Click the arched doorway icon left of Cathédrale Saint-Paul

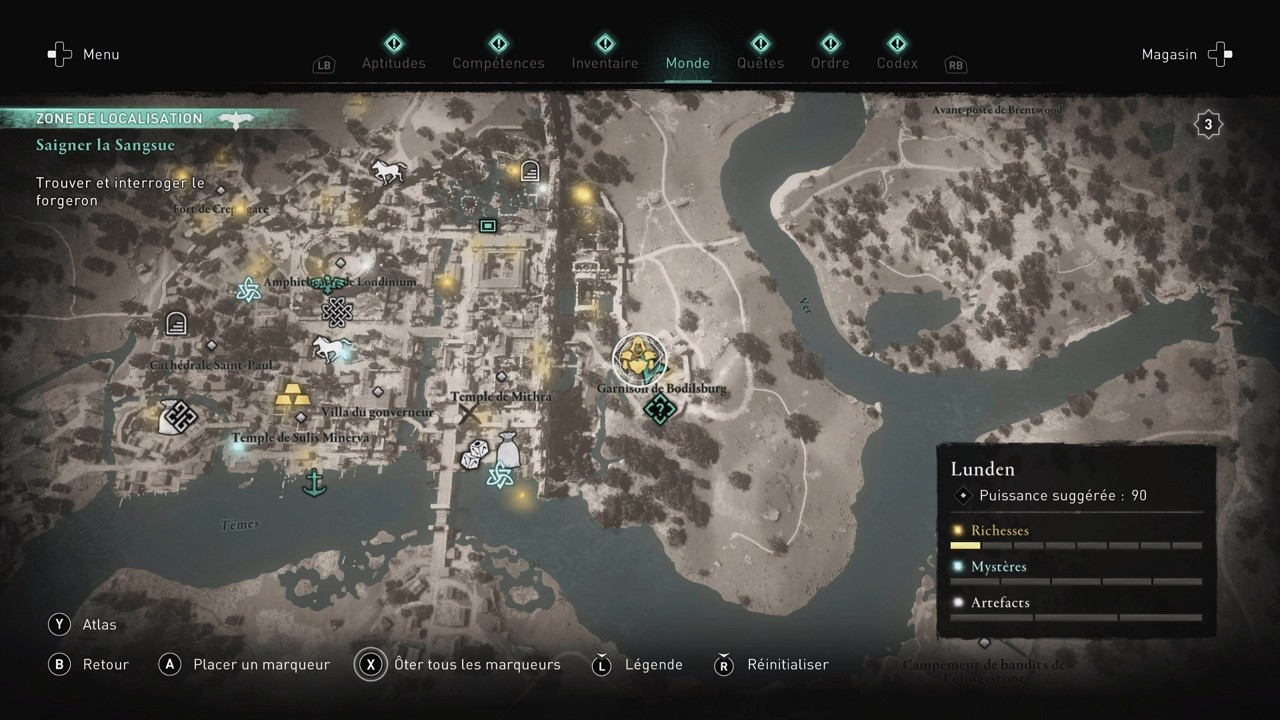pyautogui.click(x=175, y=323)
